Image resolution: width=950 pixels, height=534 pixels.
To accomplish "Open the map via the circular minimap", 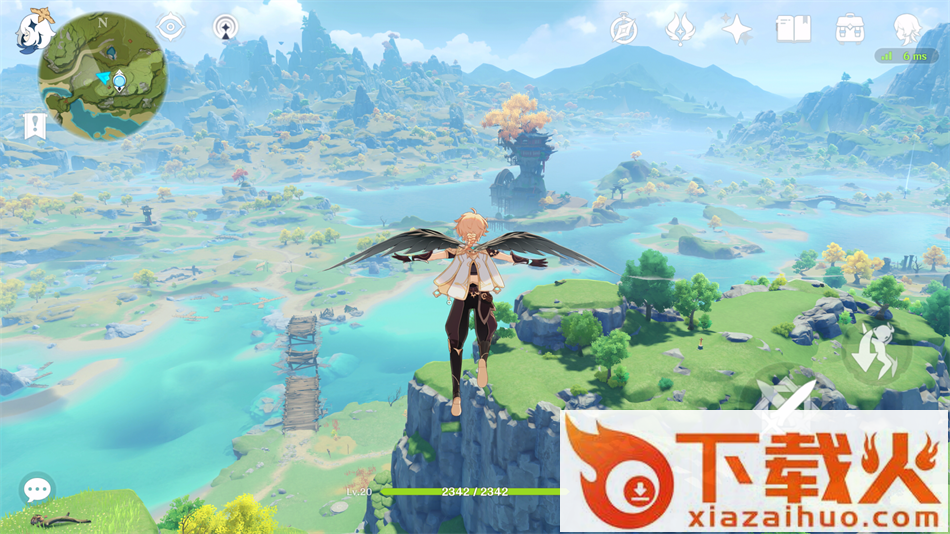I will click(102, 76).
